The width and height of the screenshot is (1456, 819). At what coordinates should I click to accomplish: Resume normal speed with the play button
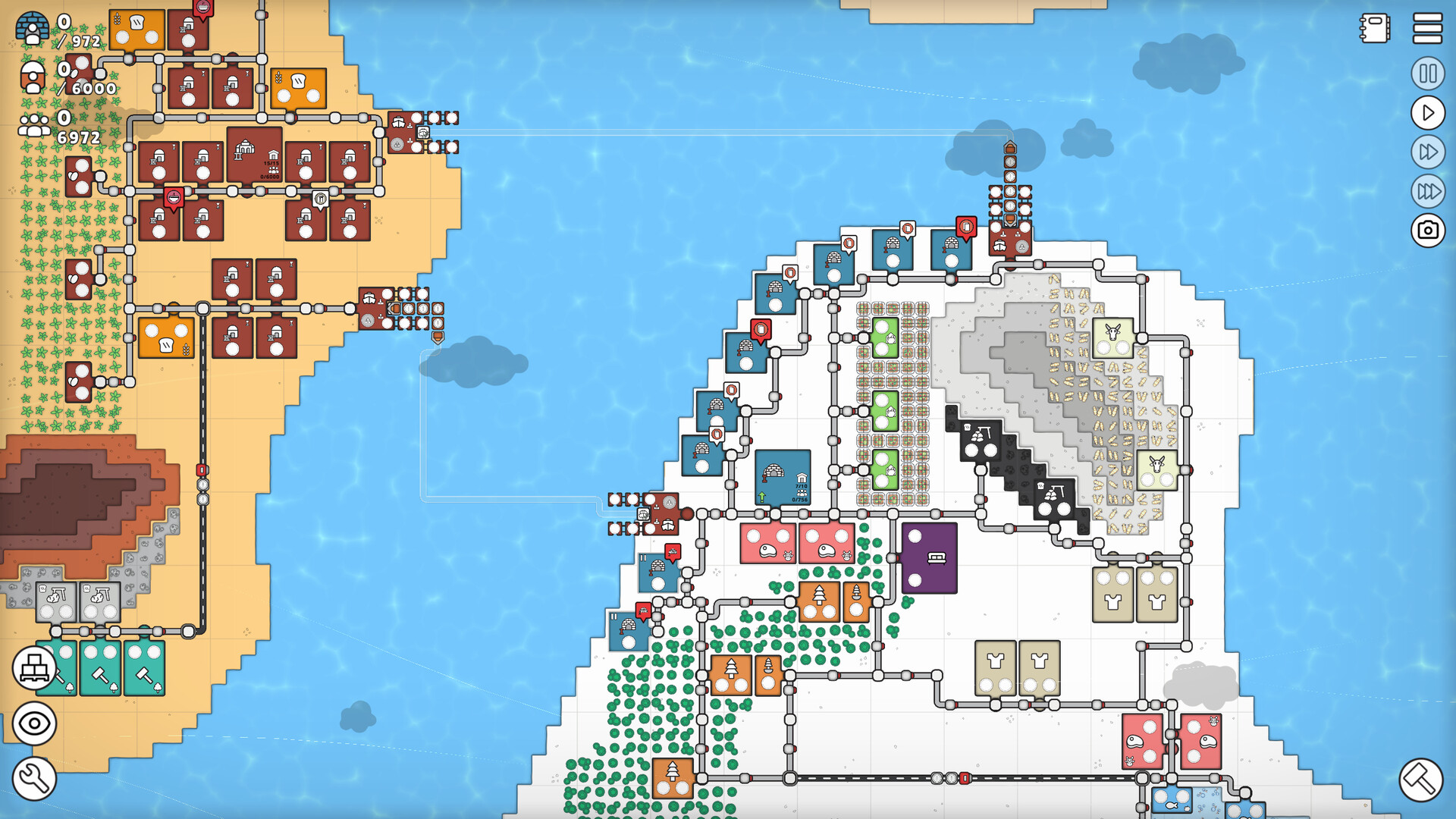[x=1426, y=112]
